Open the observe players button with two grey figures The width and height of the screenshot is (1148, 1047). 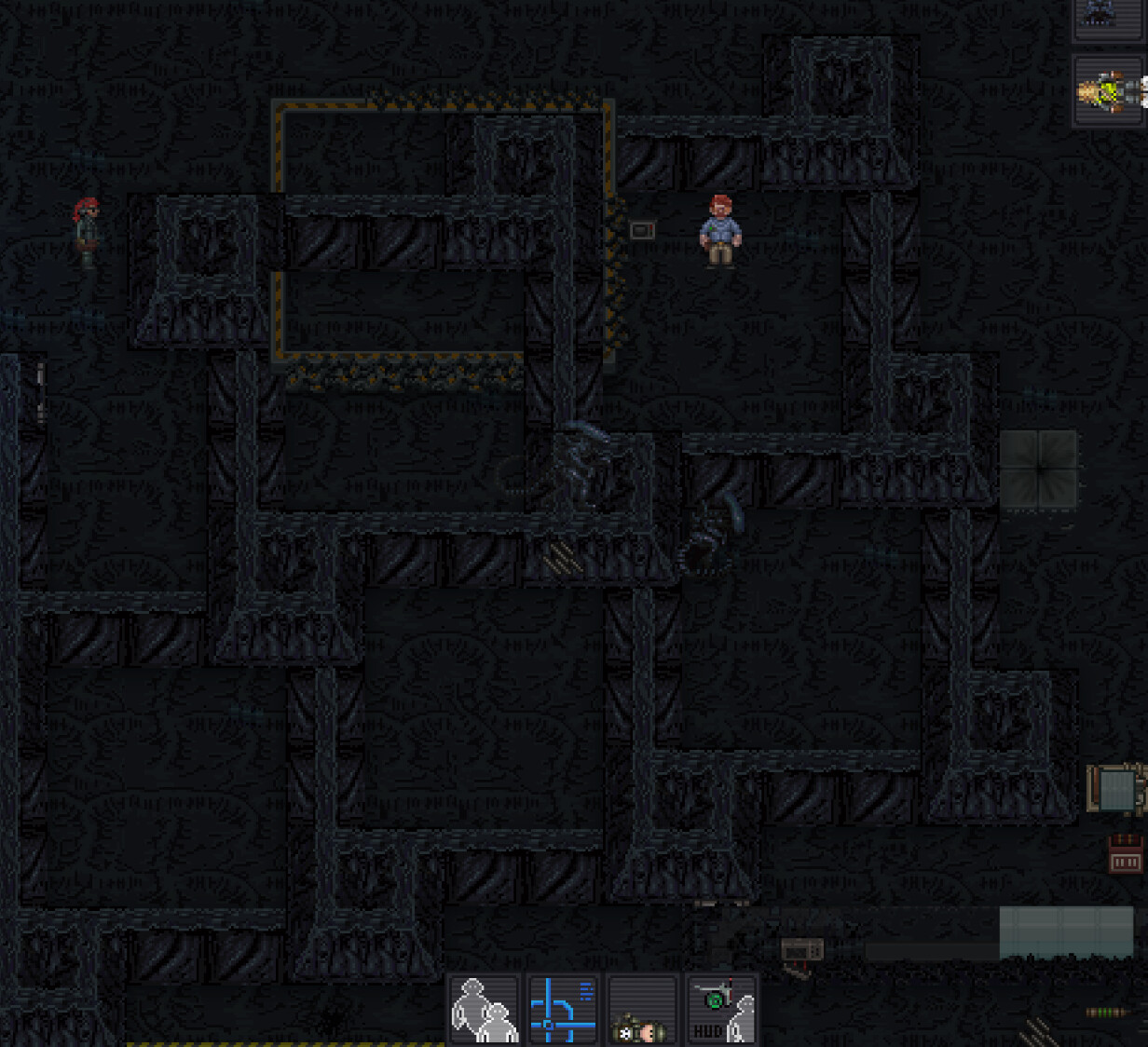coord(484,1010)
